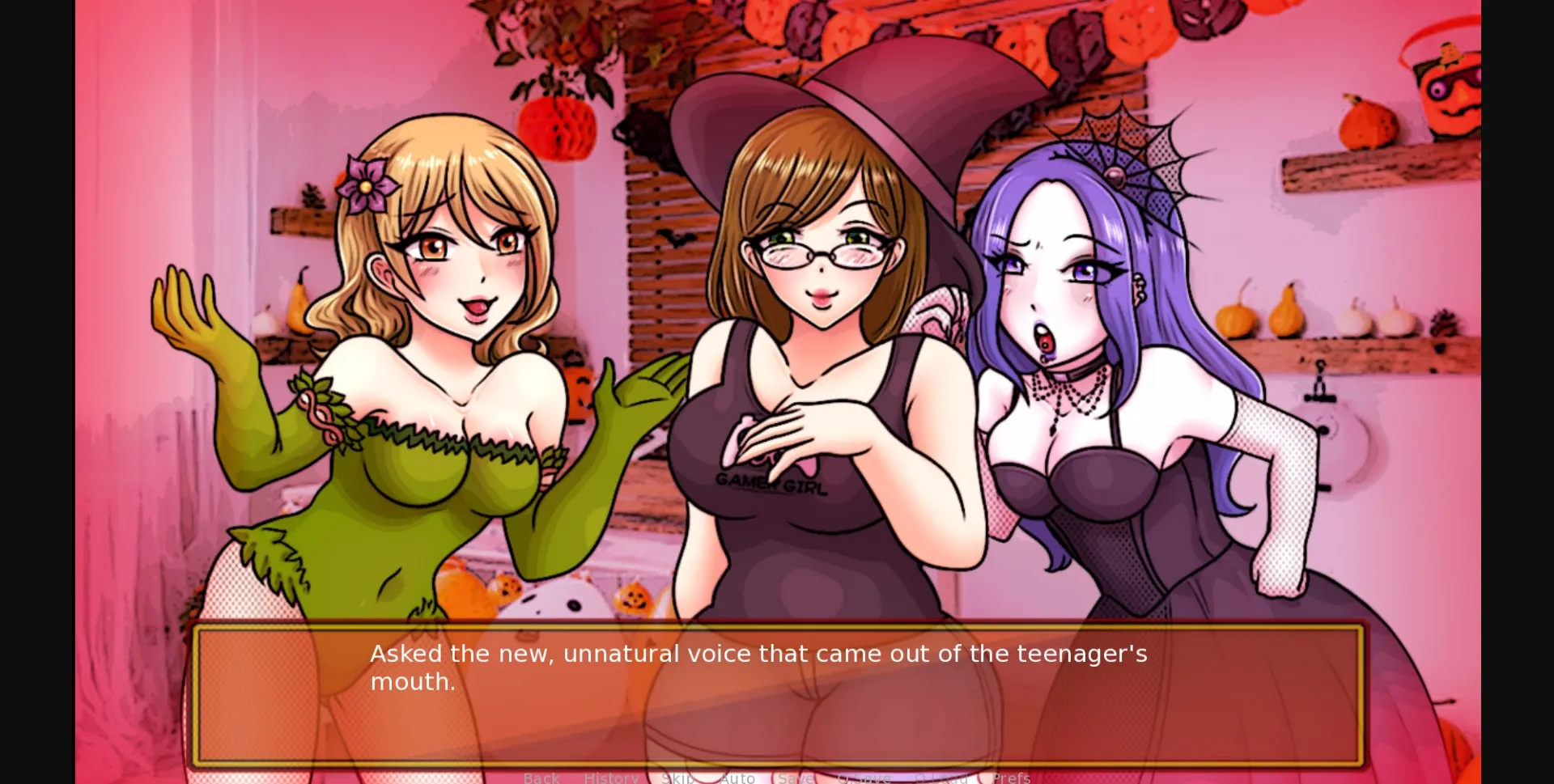
Task: Load the quicksave using Q.Load
Action: 941,777
